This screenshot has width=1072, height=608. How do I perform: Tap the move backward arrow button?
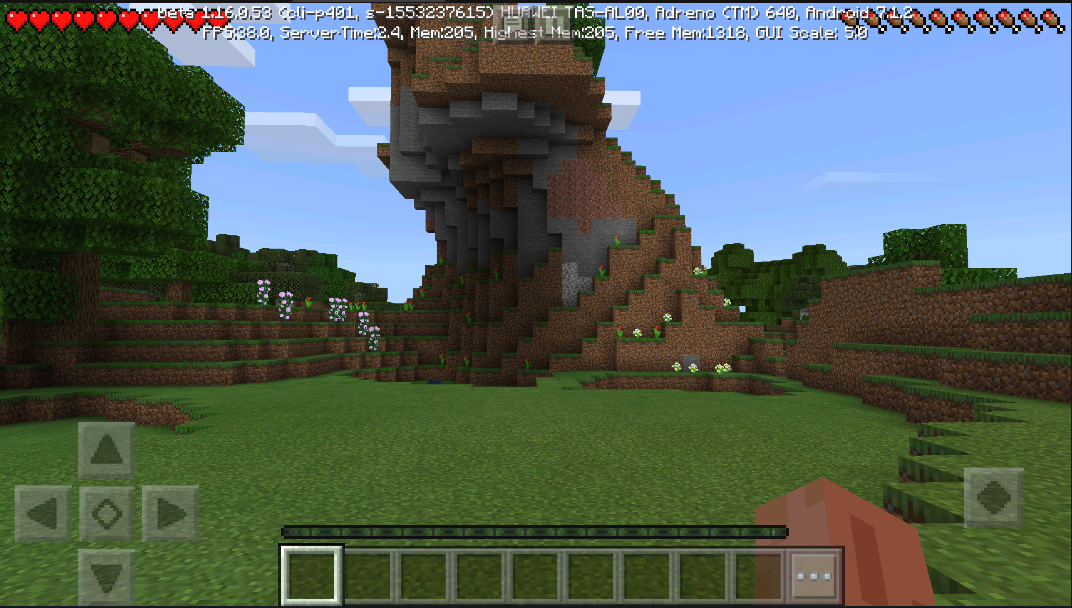click(106, 576)
